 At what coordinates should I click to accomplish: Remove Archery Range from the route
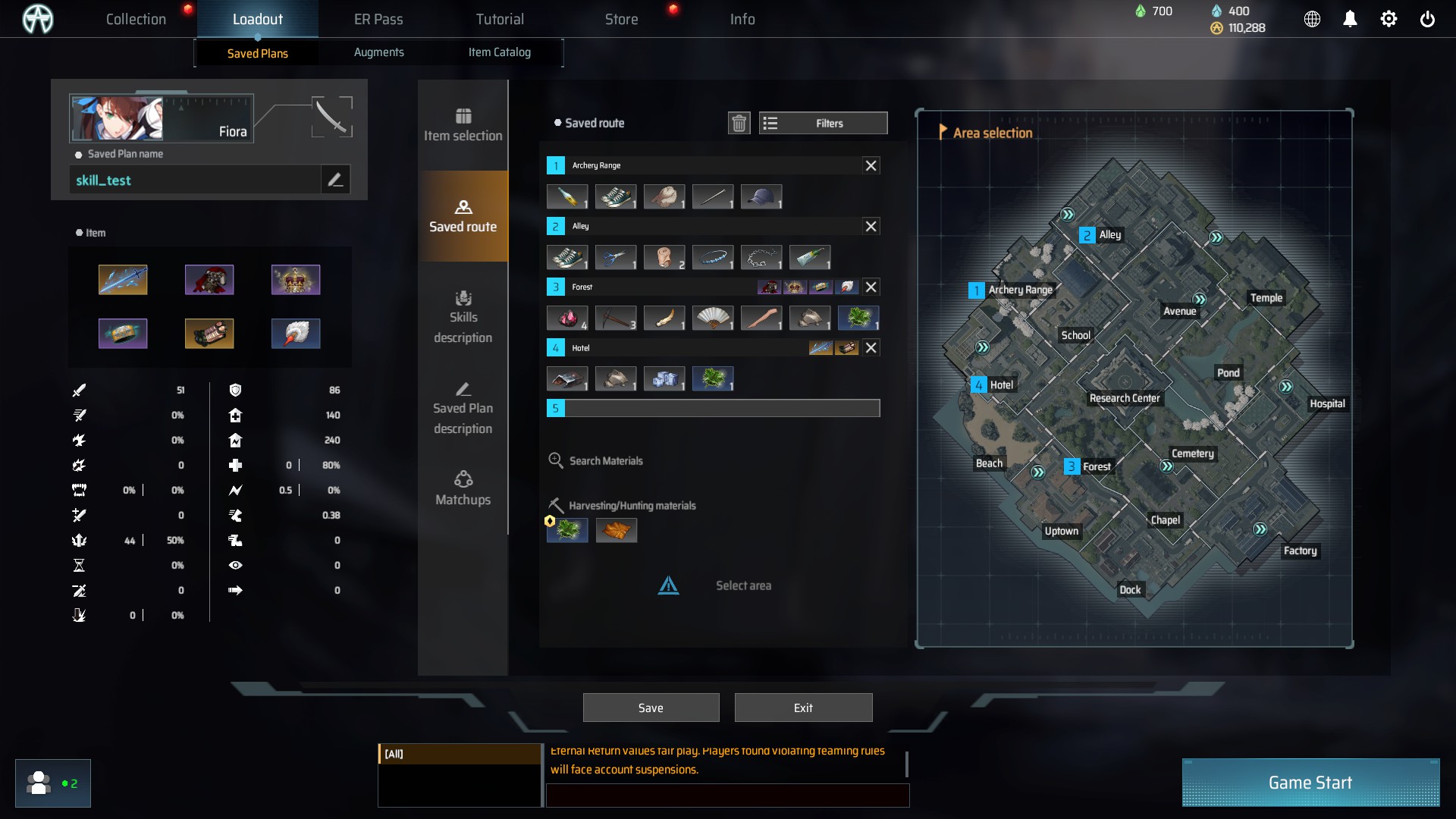(x=871, y=165)
